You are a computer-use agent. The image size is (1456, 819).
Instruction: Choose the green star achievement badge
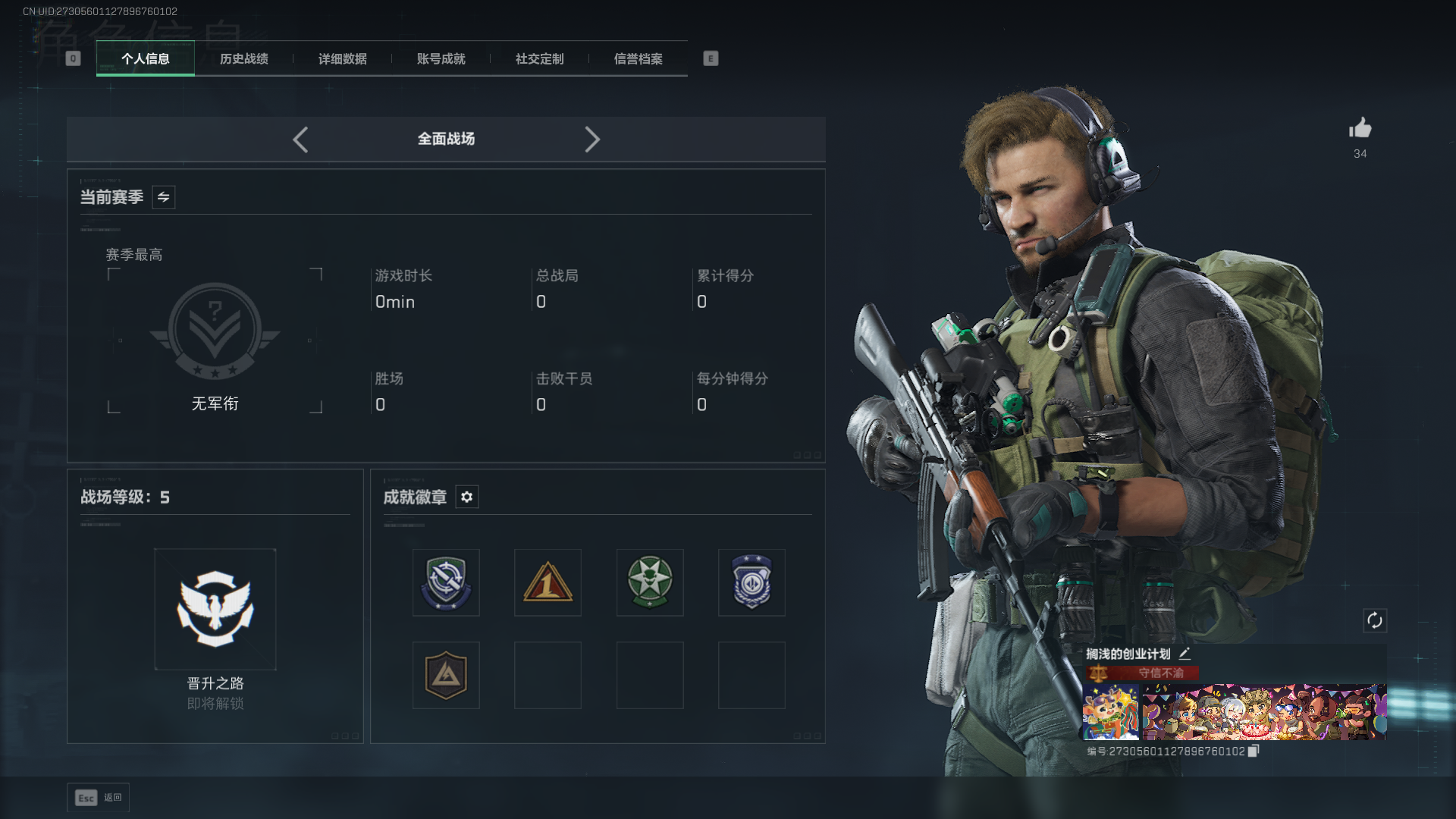tap(650, 582)
